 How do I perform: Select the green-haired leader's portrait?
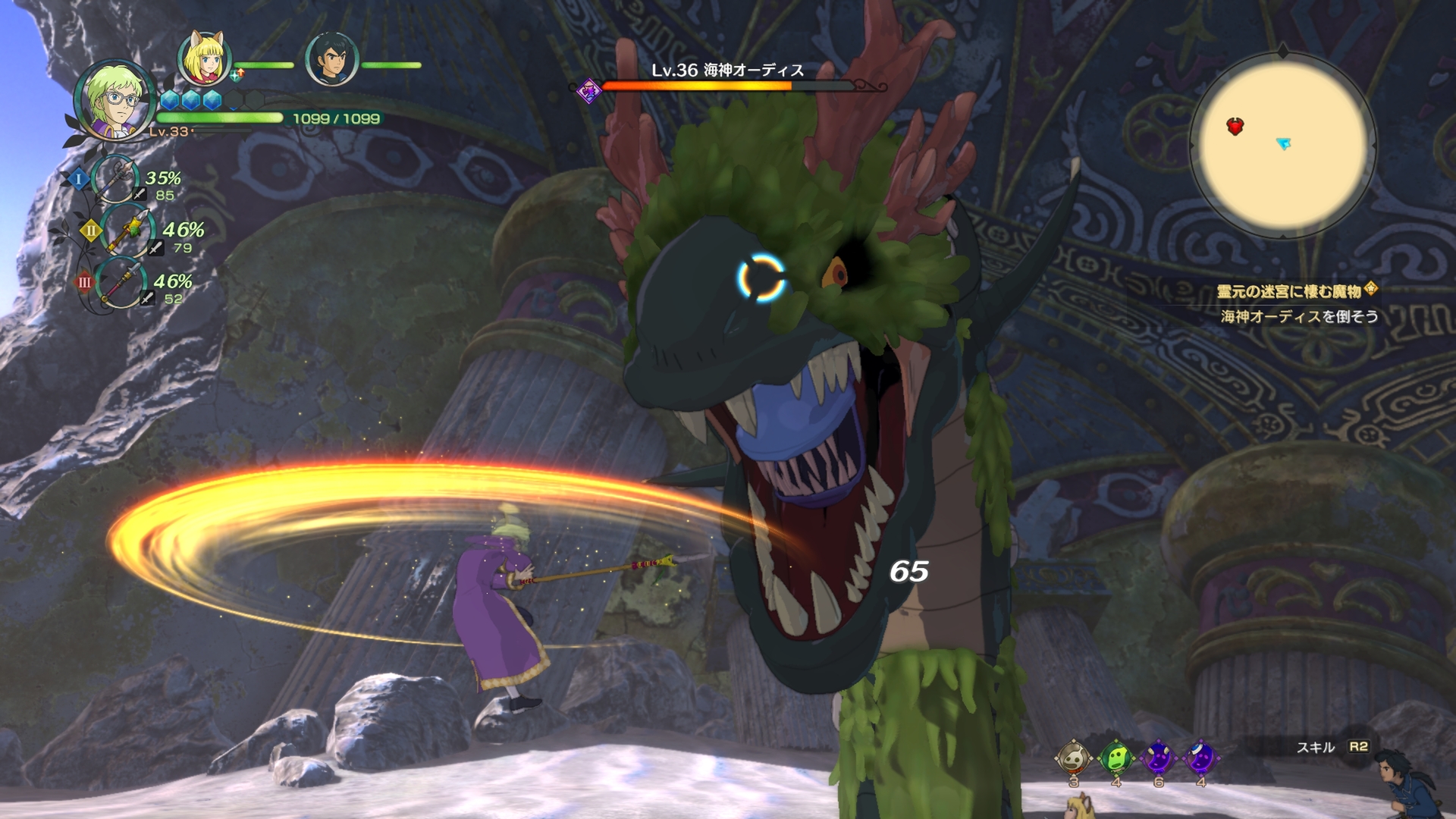tap(114, 101)
